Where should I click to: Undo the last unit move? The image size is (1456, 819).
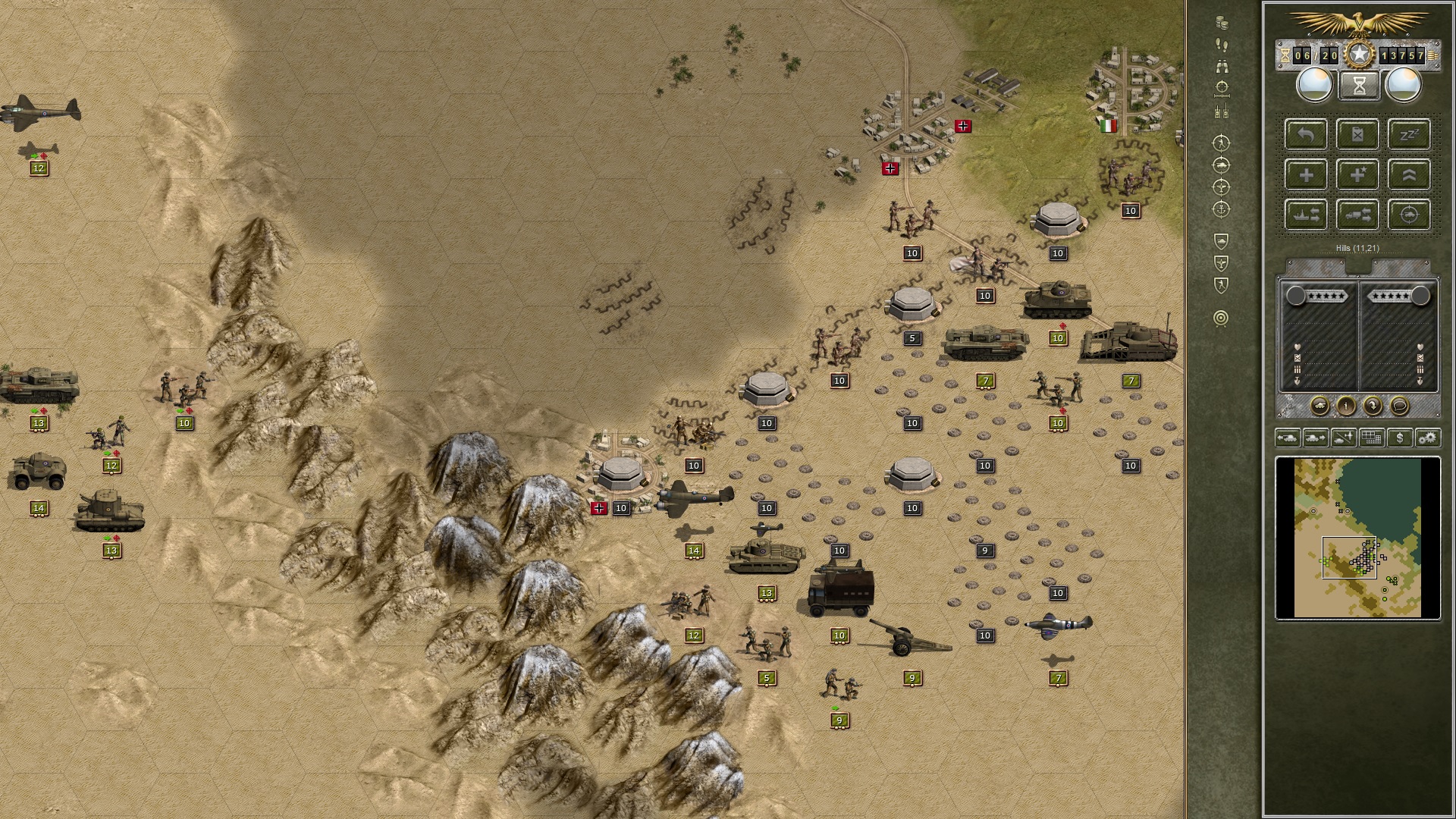coord(1305,135)
